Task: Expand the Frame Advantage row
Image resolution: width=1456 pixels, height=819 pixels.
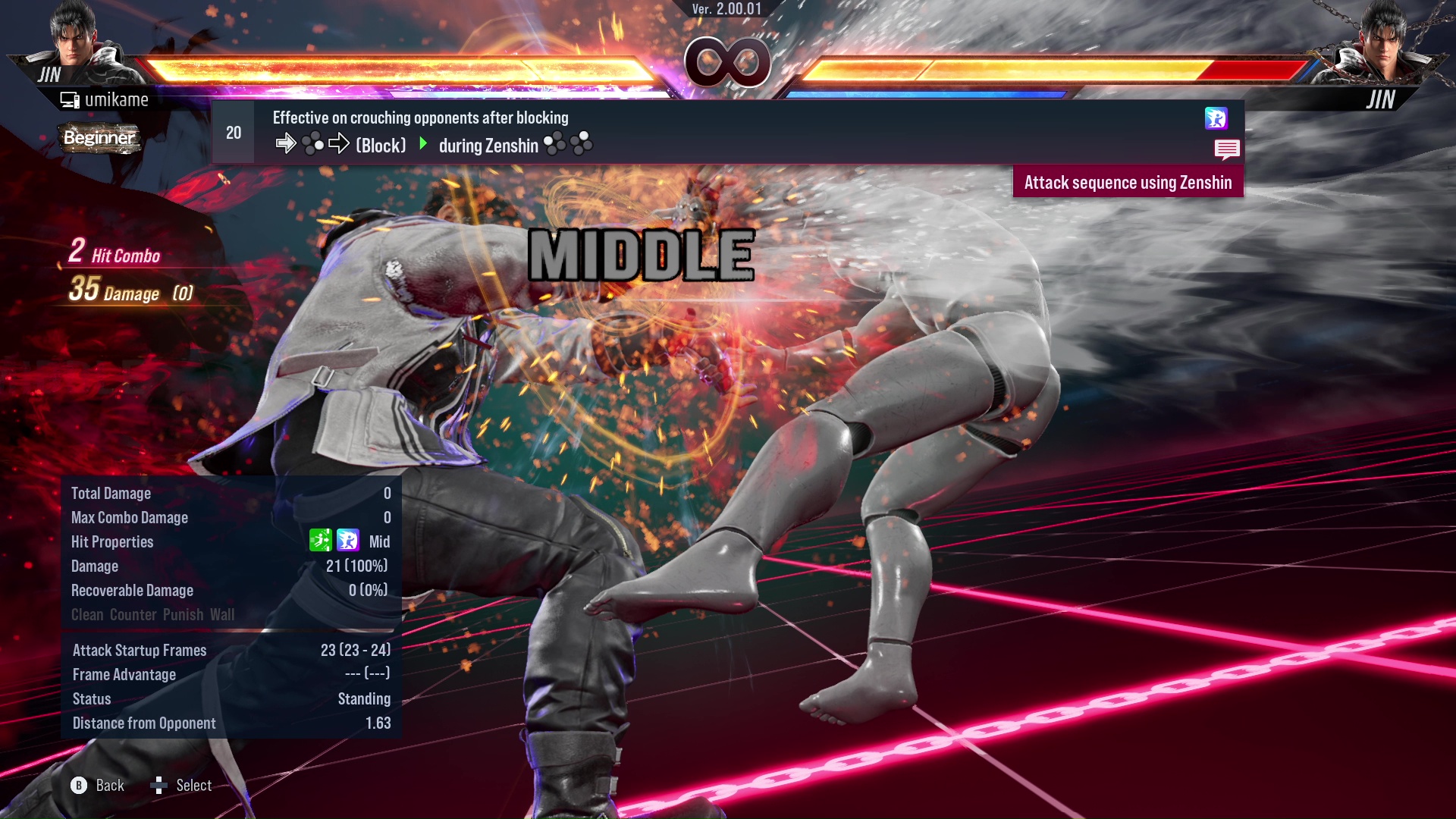Action: [x=227, y=674]
